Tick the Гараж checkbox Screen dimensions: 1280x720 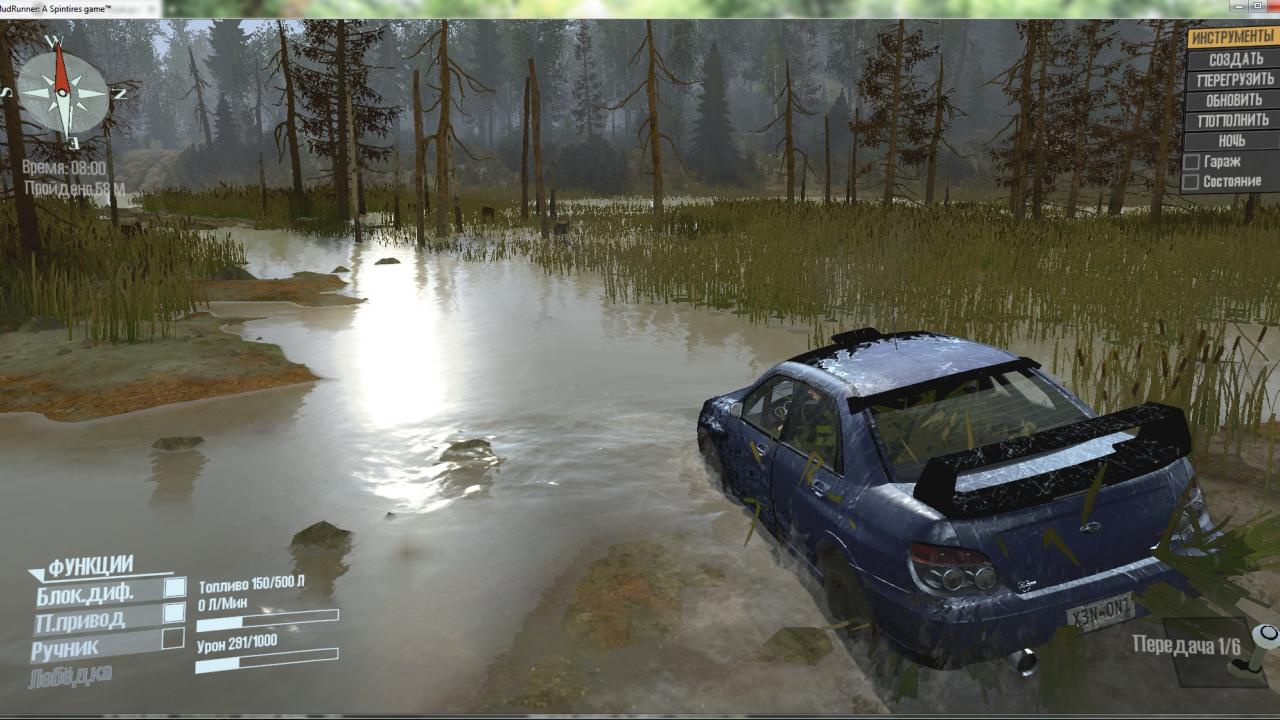point(1191,161)
